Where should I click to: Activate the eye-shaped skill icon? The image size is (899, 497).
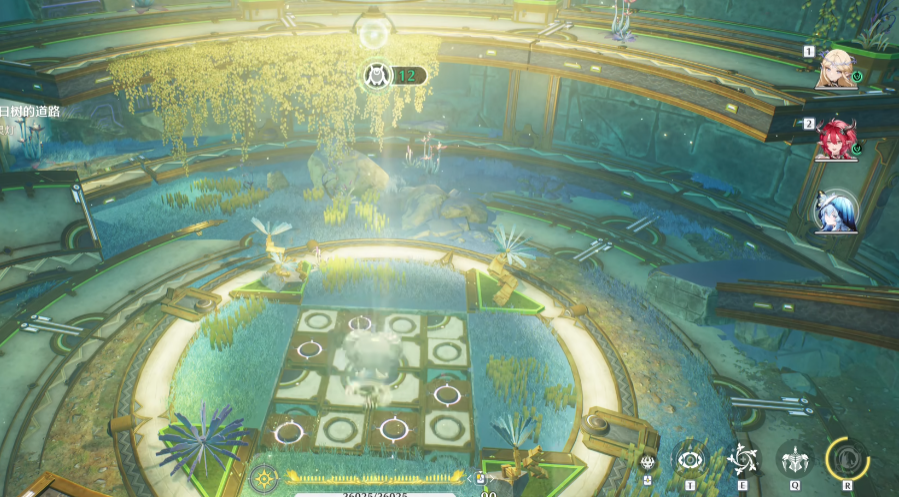(x=690, y=460)
